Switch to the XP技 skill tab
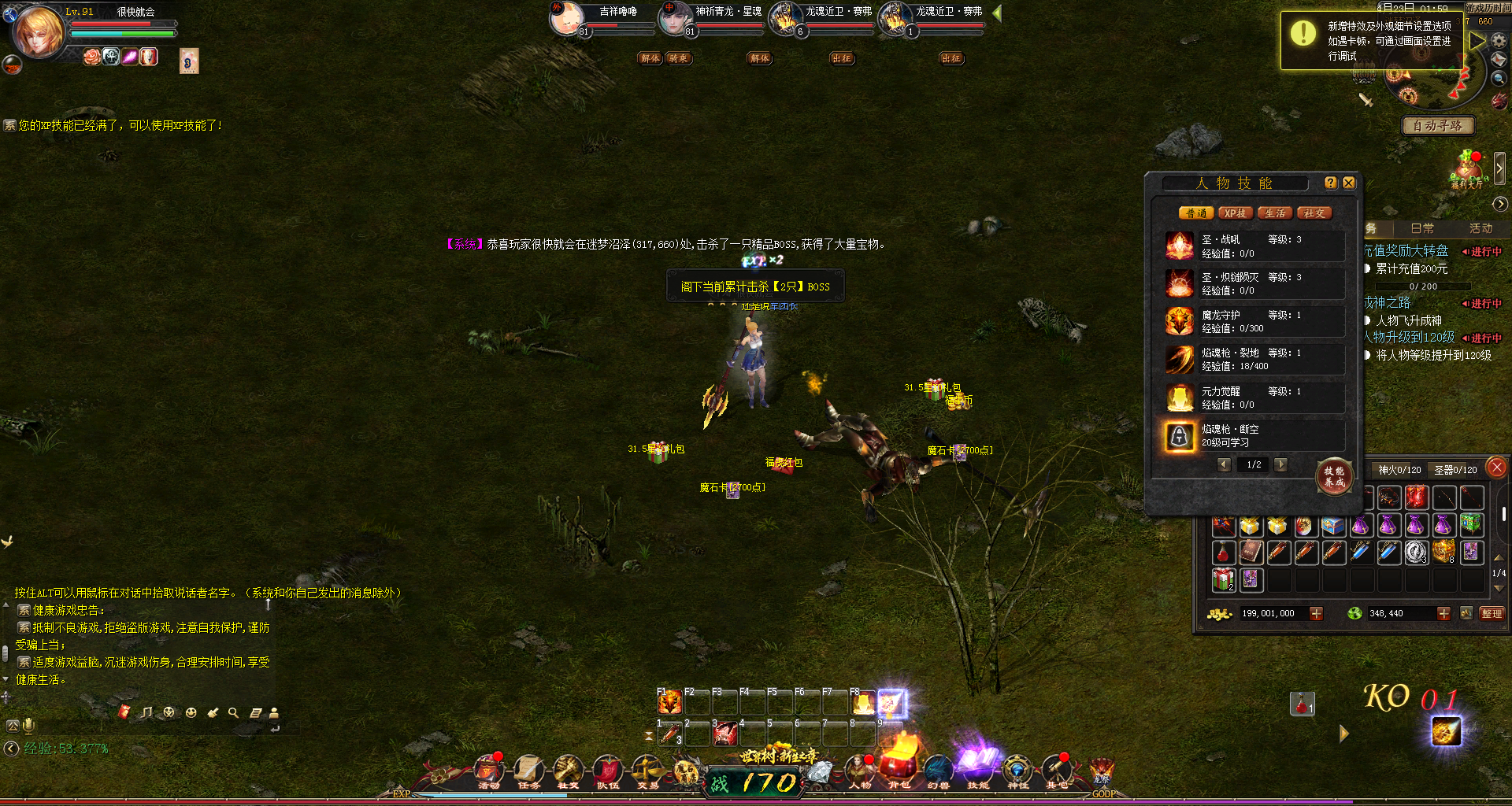The width and height of the screenshot is (1512, 806). 1235,213
